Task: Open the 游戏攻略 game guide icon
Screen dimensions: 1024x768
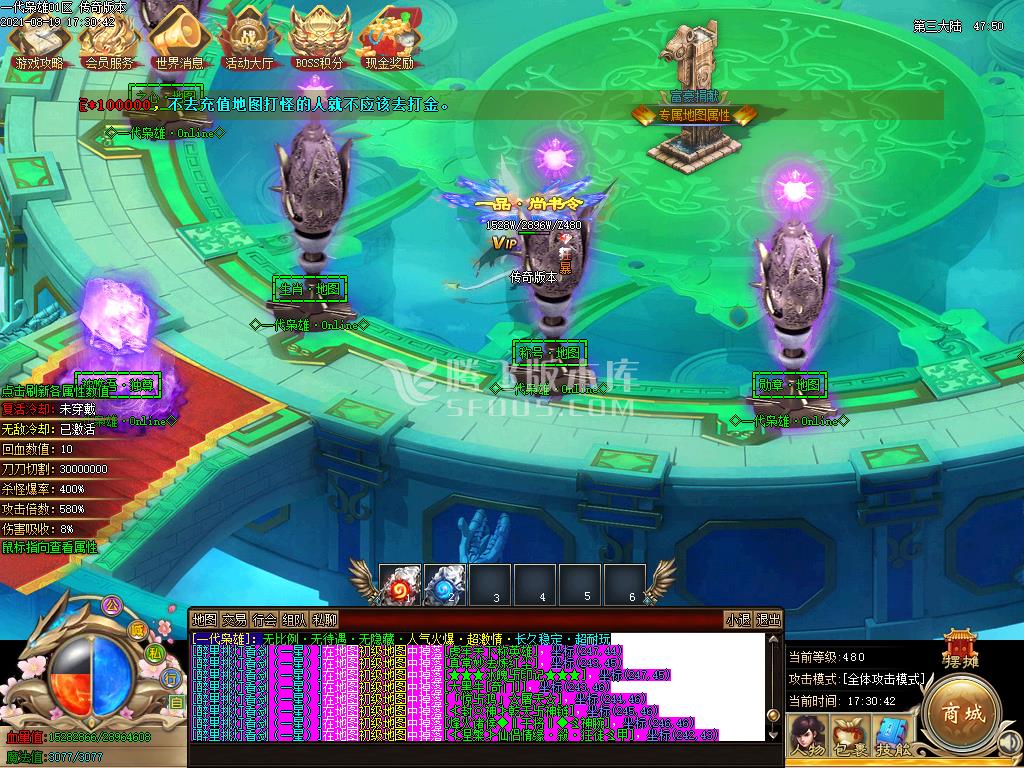Action: [x=39, y=40]
